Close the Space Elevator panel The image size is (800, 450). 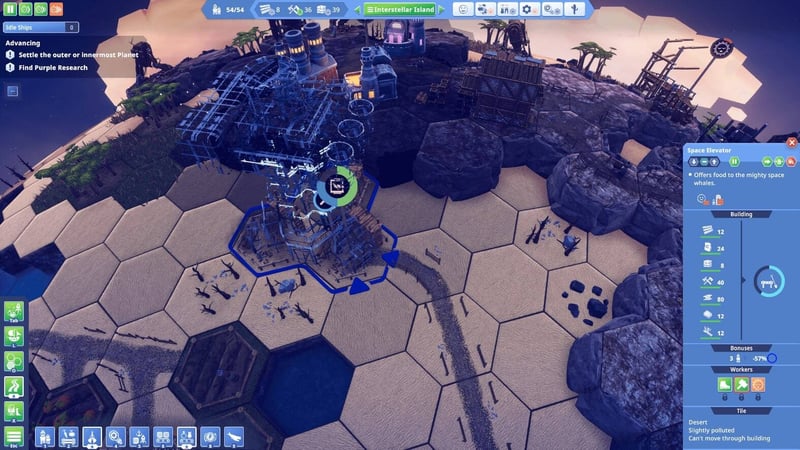point(792,143)
